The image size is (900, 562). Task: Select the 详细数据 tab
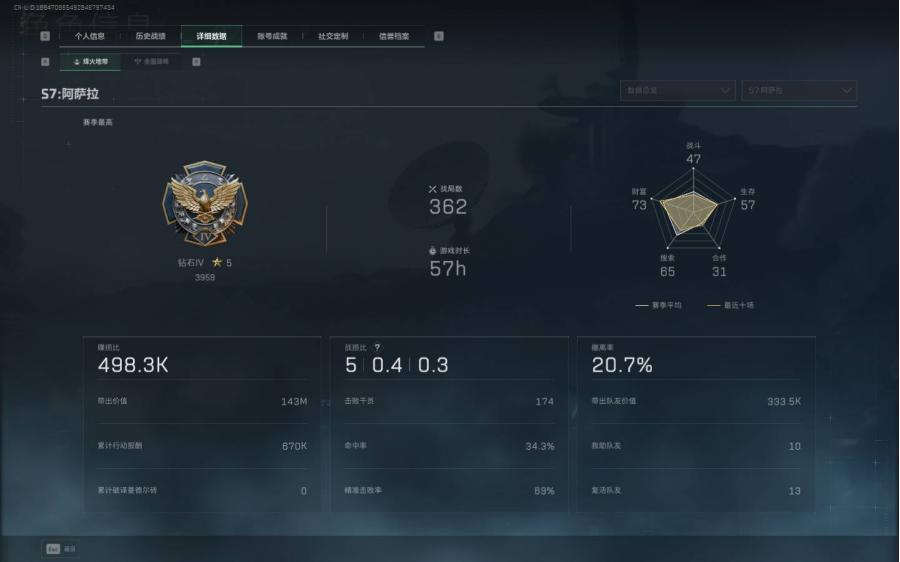(x=211, y=36)
